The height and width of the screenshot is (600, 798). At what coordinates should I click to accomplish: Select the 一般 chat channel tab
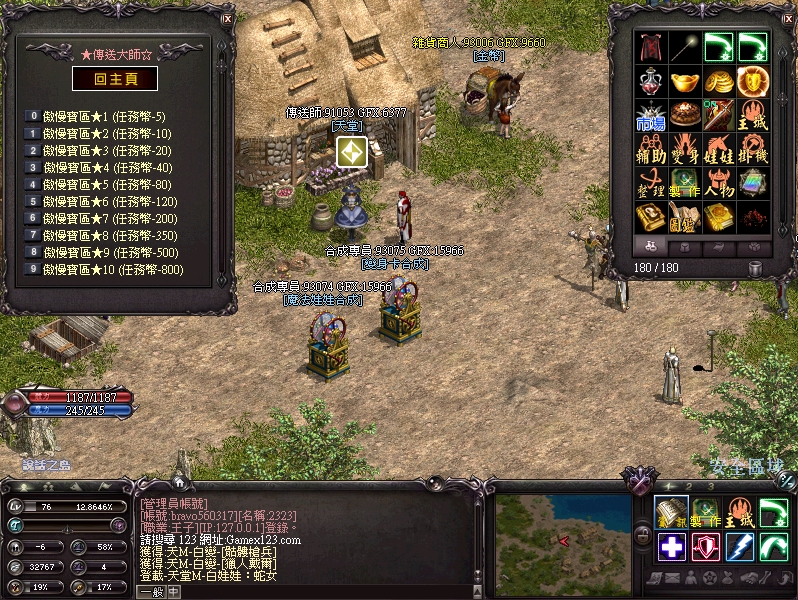click(x=150, y=592)
